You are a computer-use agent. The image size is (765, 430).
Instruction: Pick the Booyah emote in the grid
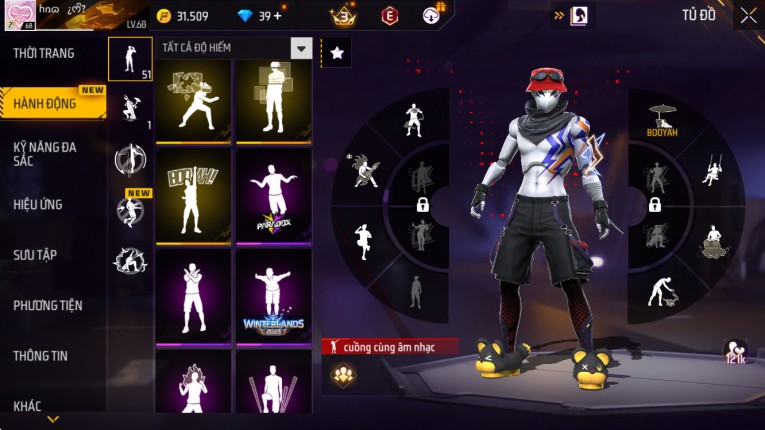click(x=194, y=194)
